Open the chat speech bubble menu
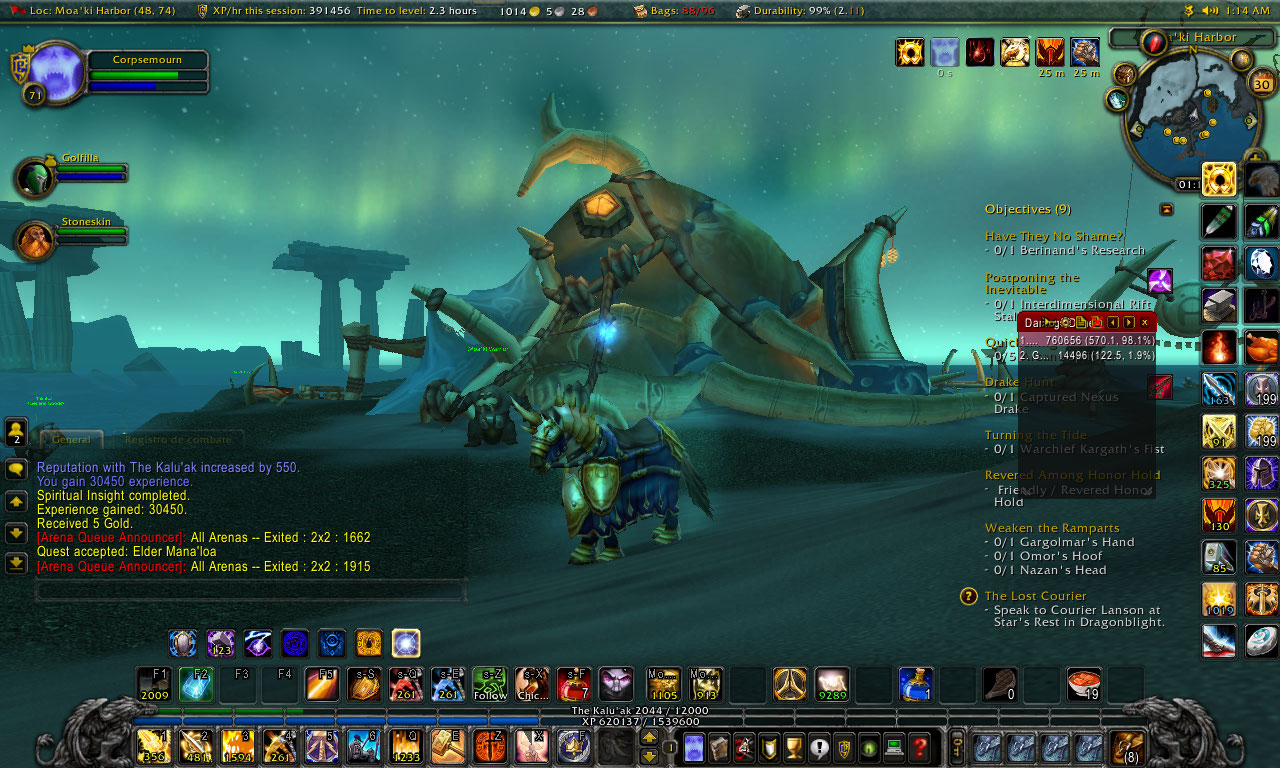The image size is (1280, 768). 16,469
